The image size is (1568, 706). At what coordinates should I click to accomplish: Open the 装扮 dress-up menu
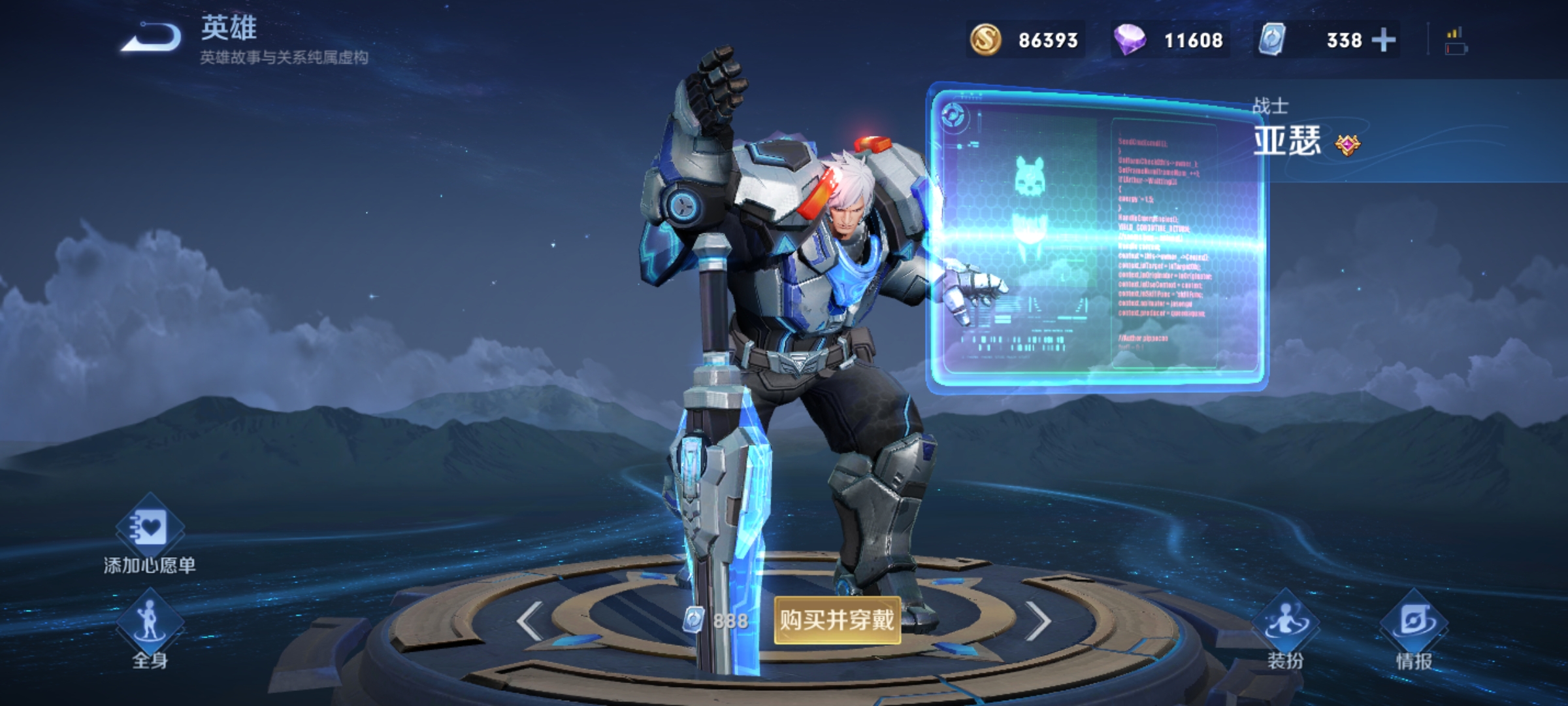pyautogui.click(x=1285, y=629)
